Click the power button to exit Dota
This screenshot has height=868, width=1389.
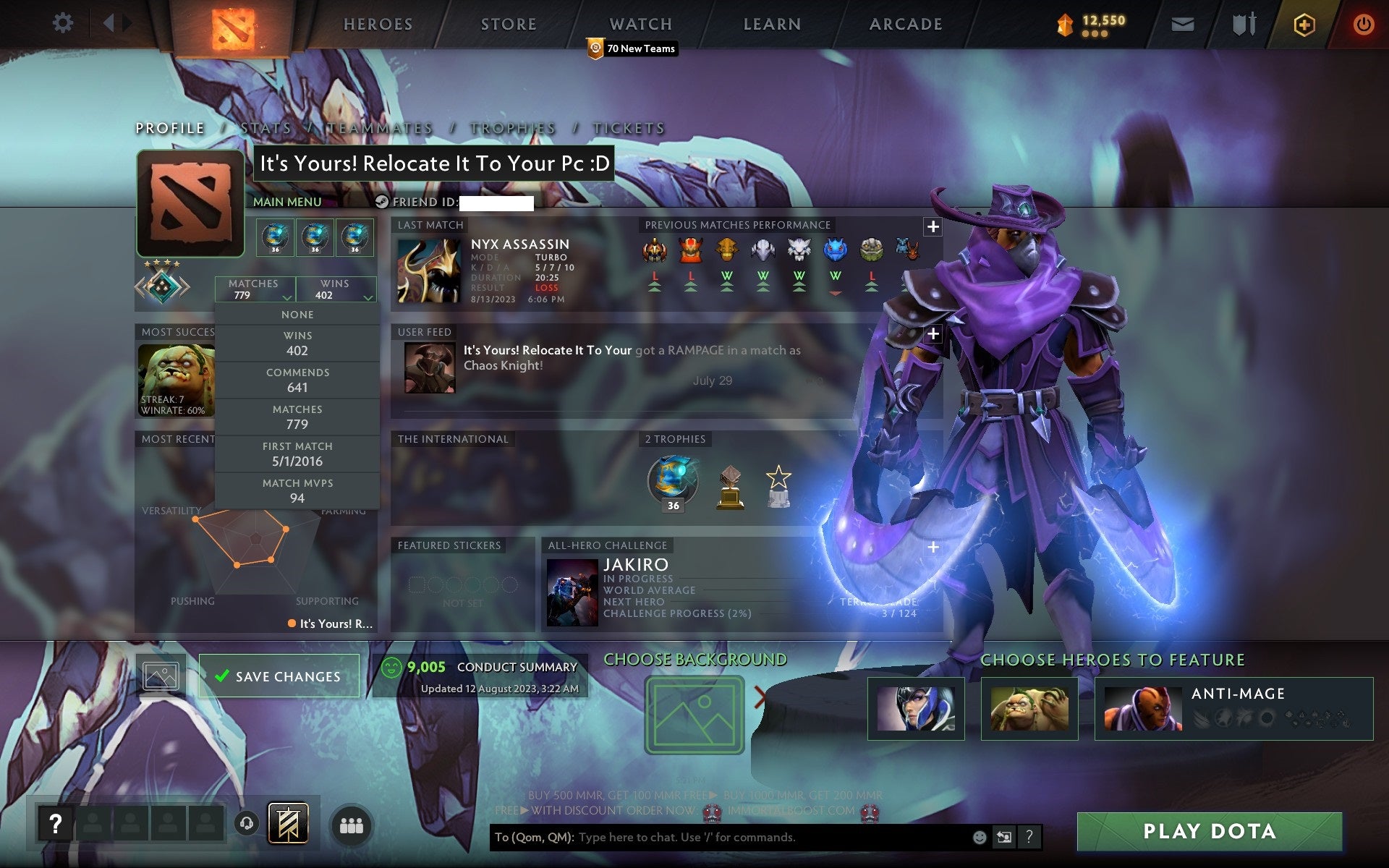(x=1363, y=23)
